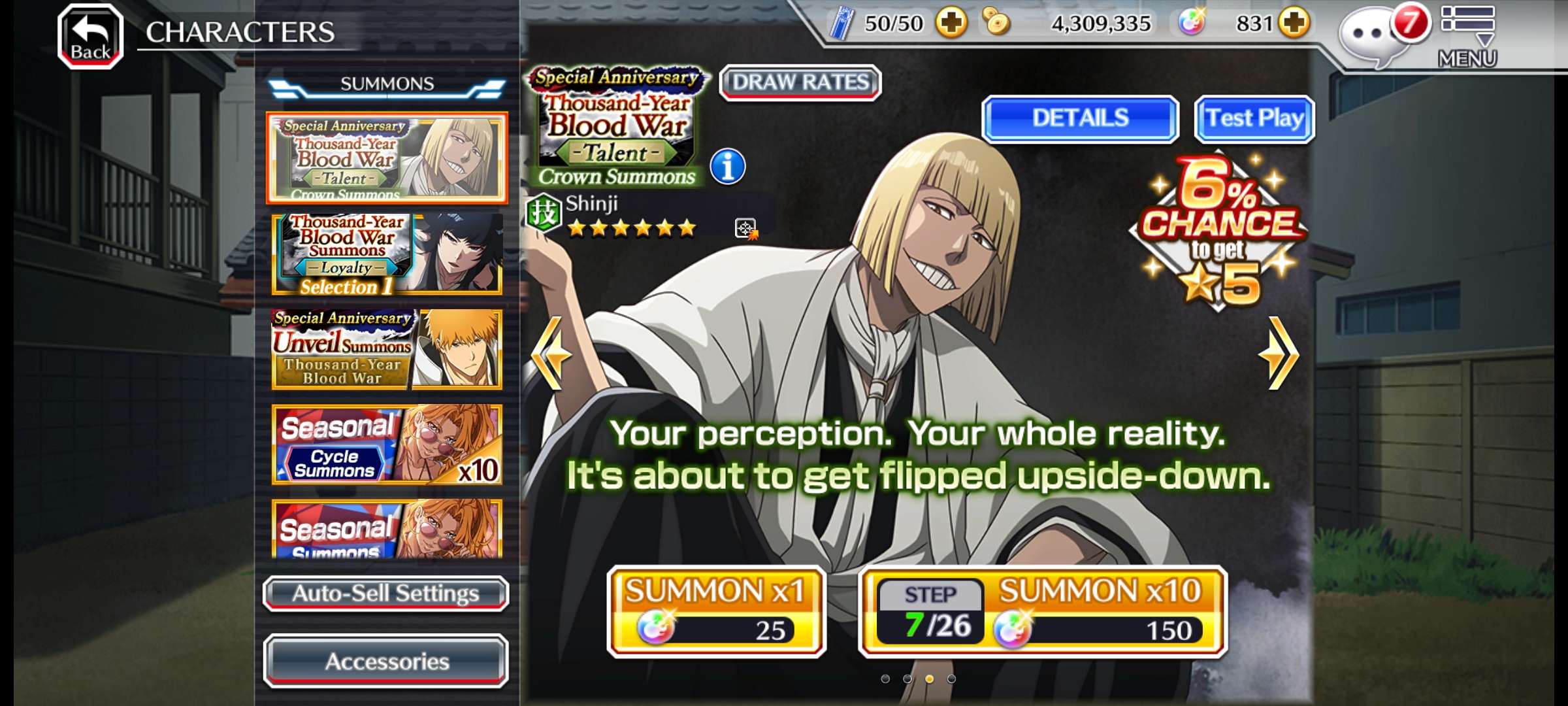Select the Talent Crown Summons banner
The height and width of the screenshot is (706, 1568).
pyautogui.click(x=387, y=158)
